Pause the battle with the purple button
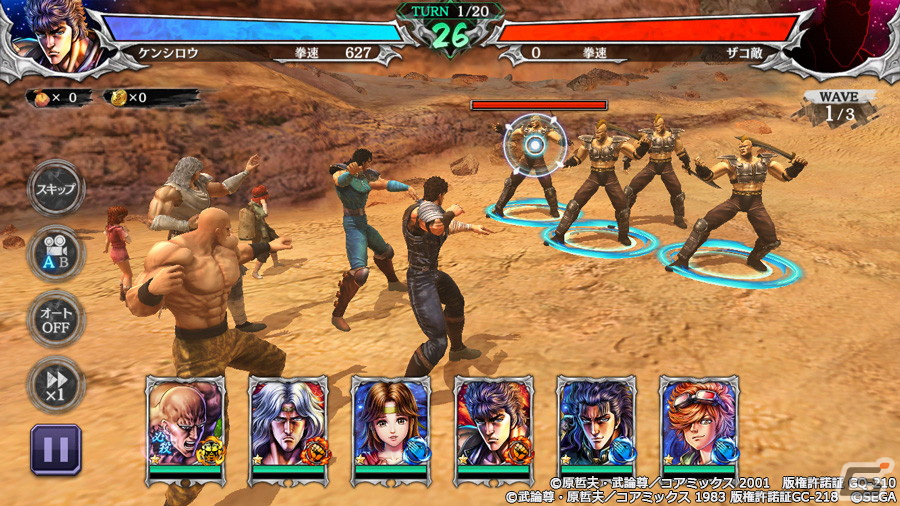Image resolution: width=900 pixels, height=506 pixels. (56, 448)
